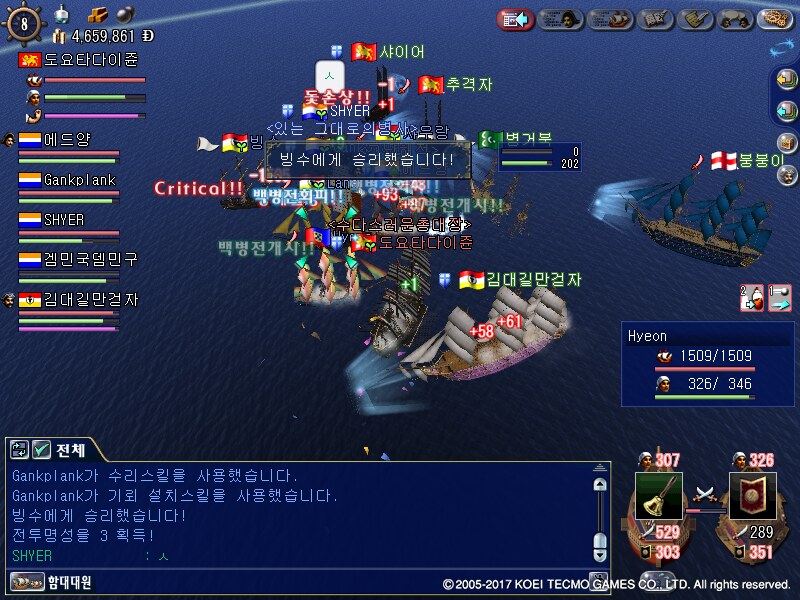This screenshot has height=600, width=800.
Task: Use the shortcut icon numbered 1
Action: [778, 297]
